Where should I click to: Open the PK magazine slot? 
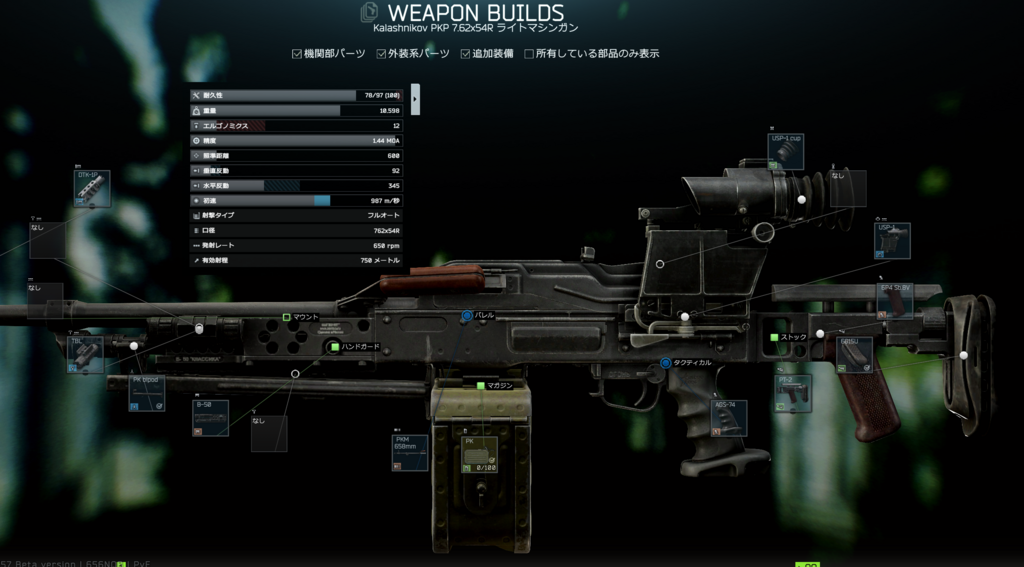(482, 453)
